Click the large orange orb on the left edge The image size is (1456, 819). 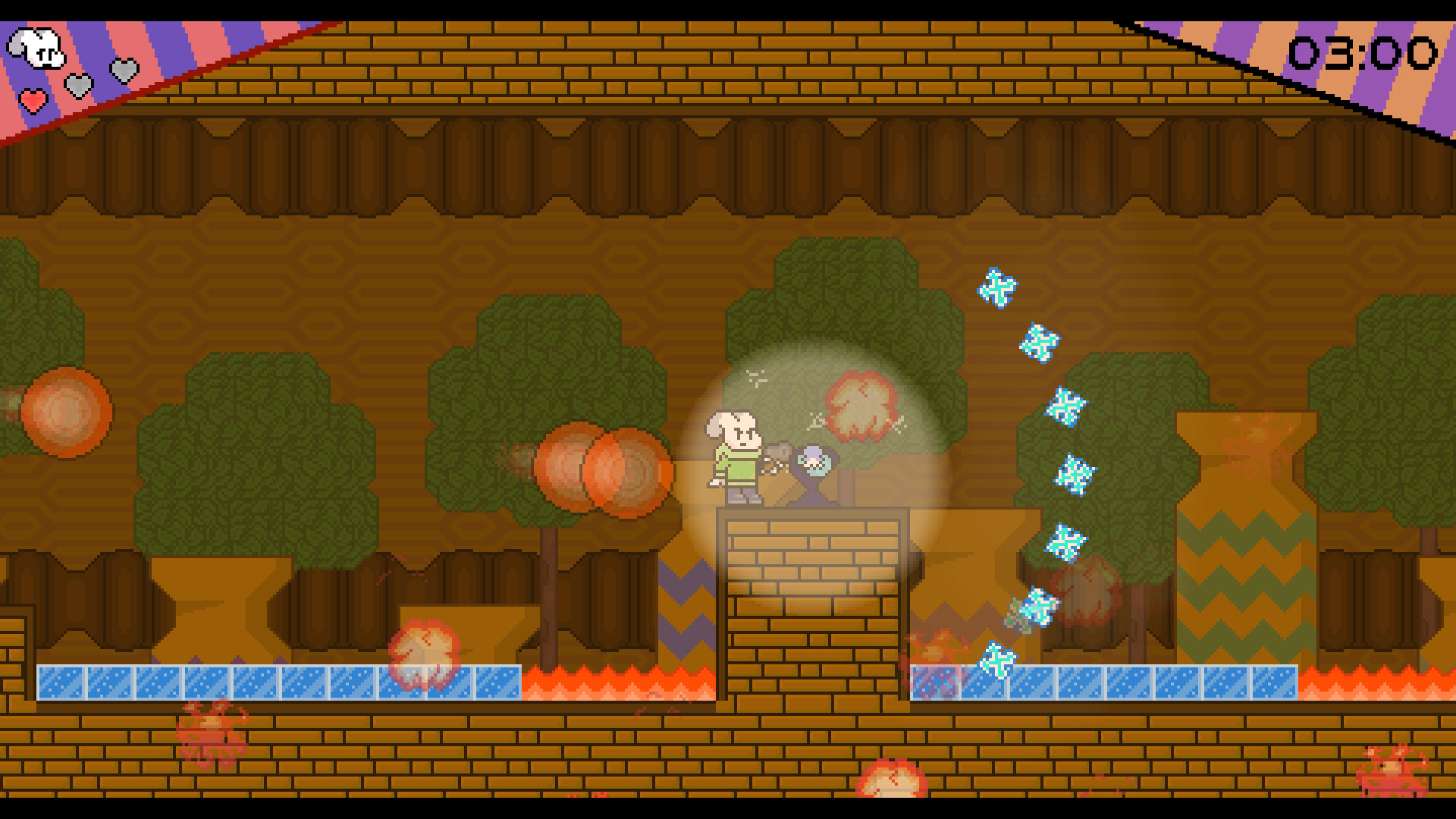[x=64, y=413]
